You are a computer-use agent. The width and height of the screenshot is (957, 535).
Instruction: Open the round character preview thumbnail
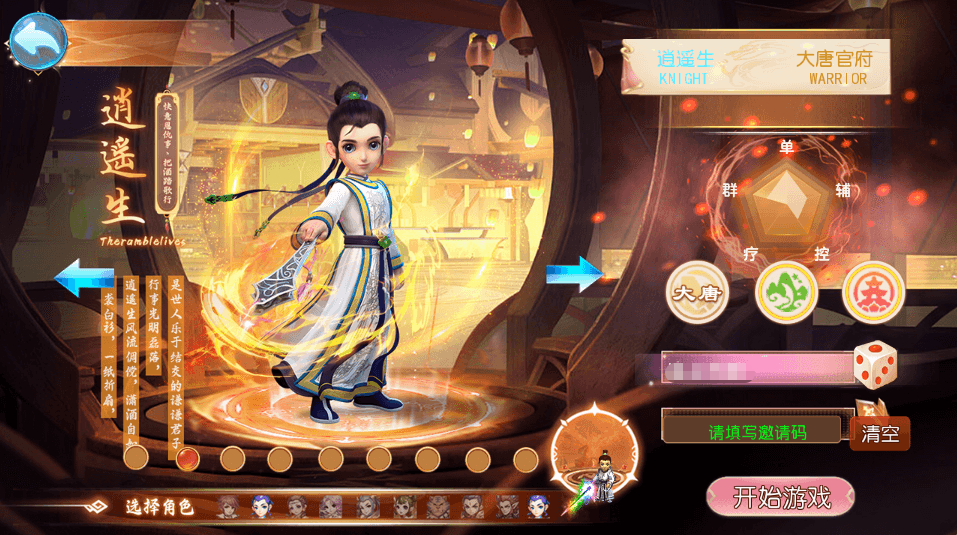click(x=596, y=454)
